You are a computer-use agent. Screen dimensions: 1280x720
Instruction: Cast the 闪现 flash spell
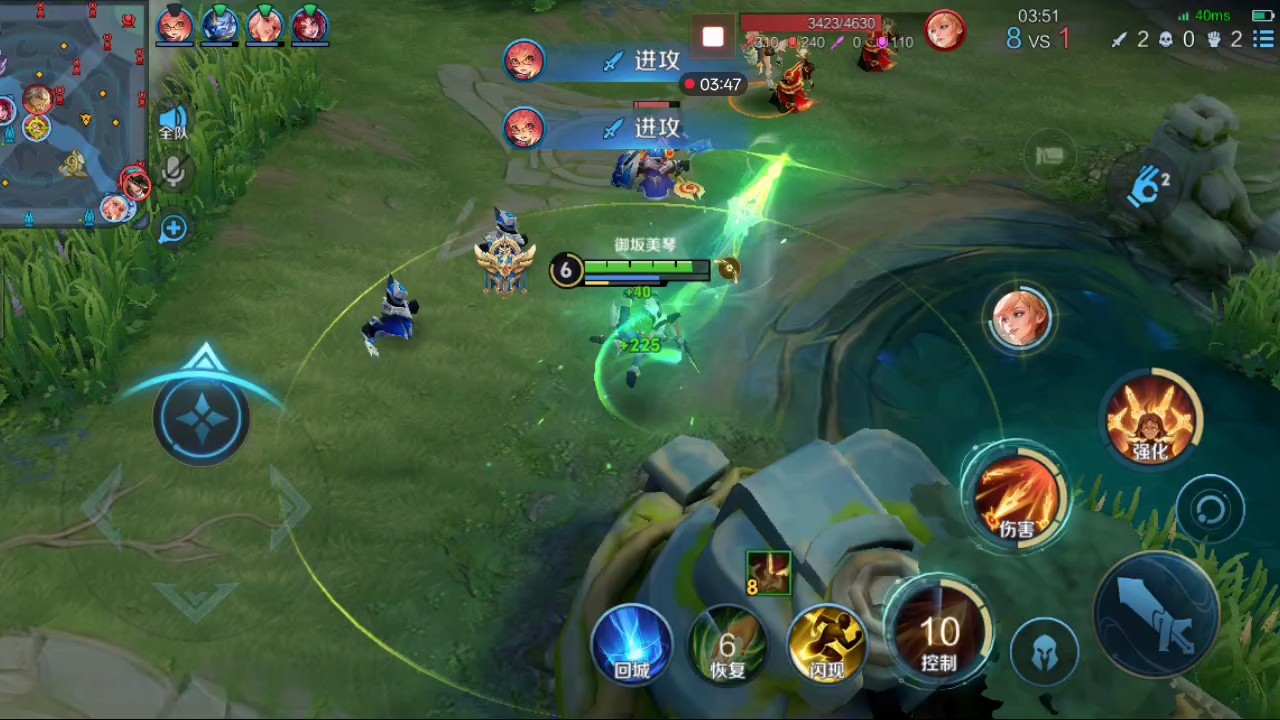827,645
